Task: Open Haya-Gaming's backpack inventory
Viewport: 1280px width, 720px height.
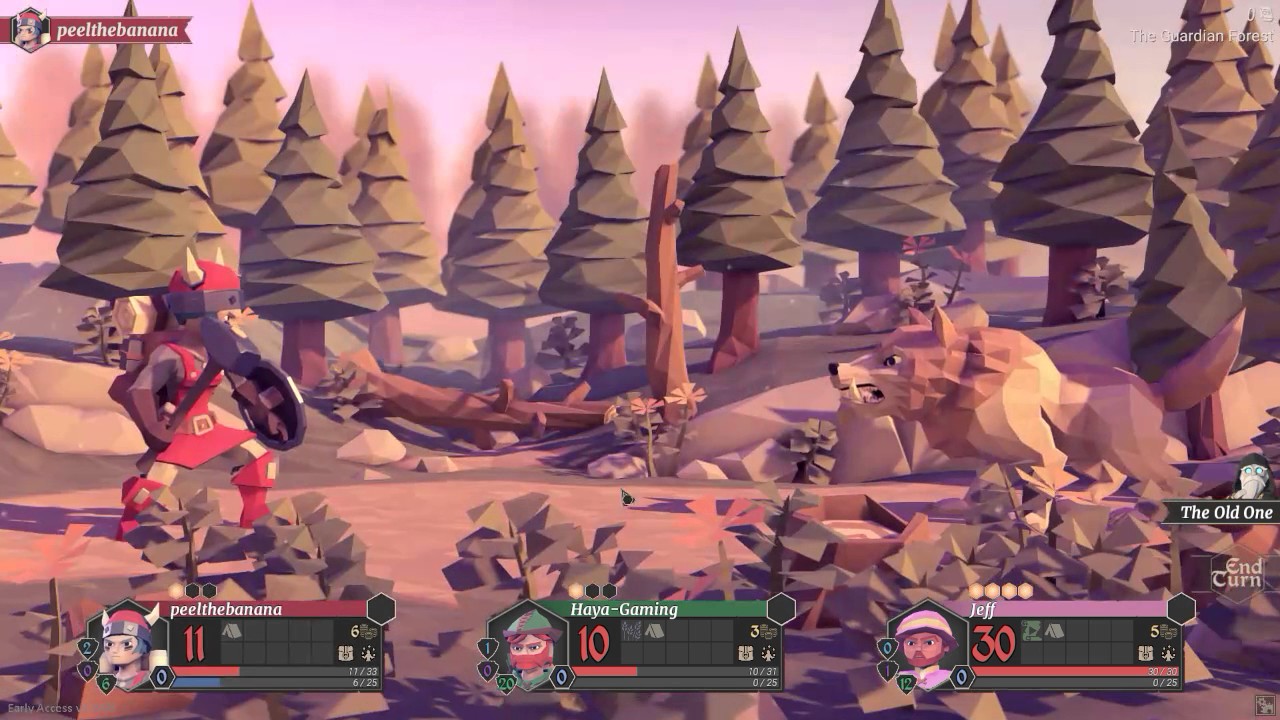Action: 746,653
